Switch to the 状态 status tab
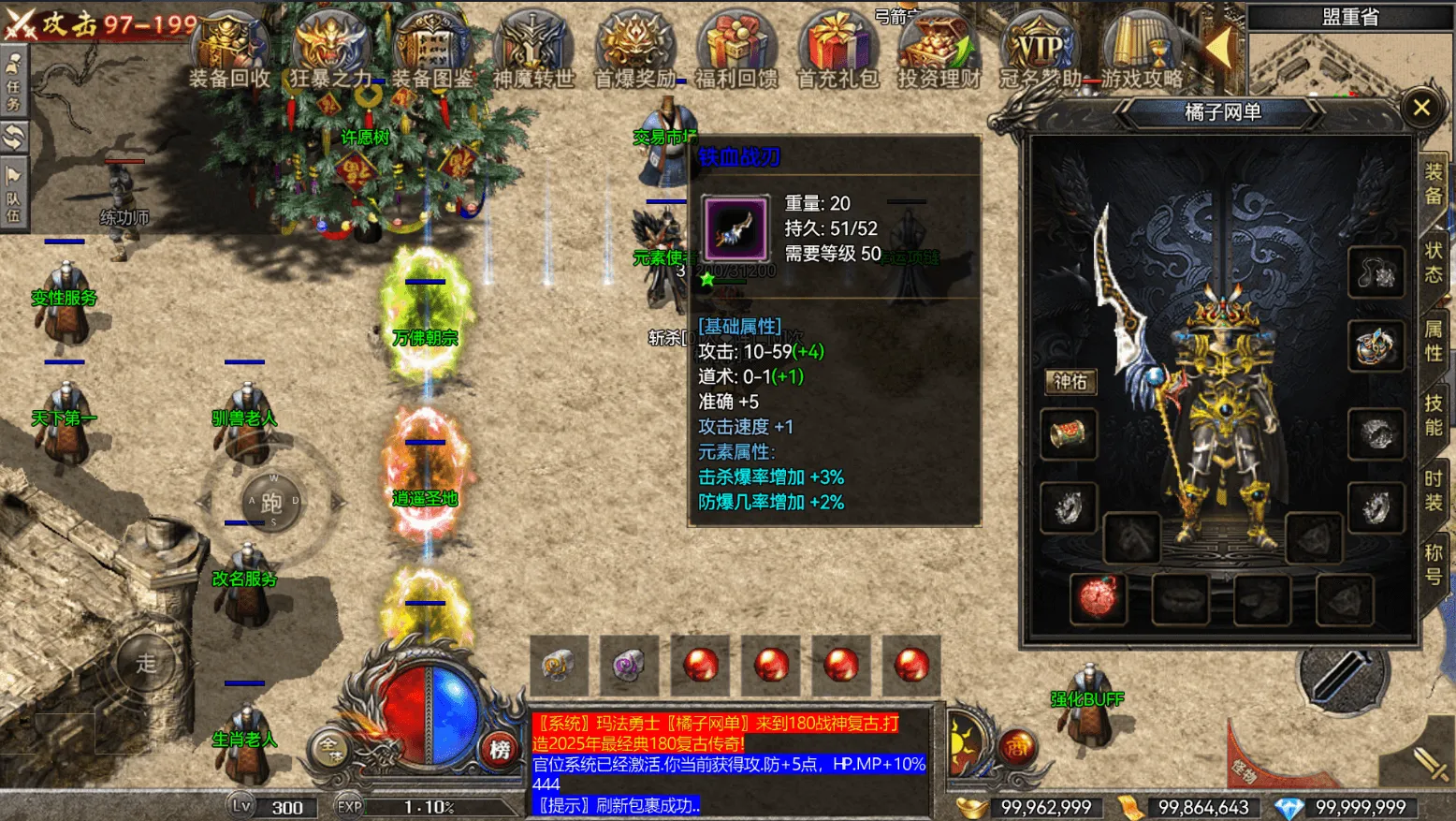The width and height of the screenshot is (1456, 821). (1434, 262)
